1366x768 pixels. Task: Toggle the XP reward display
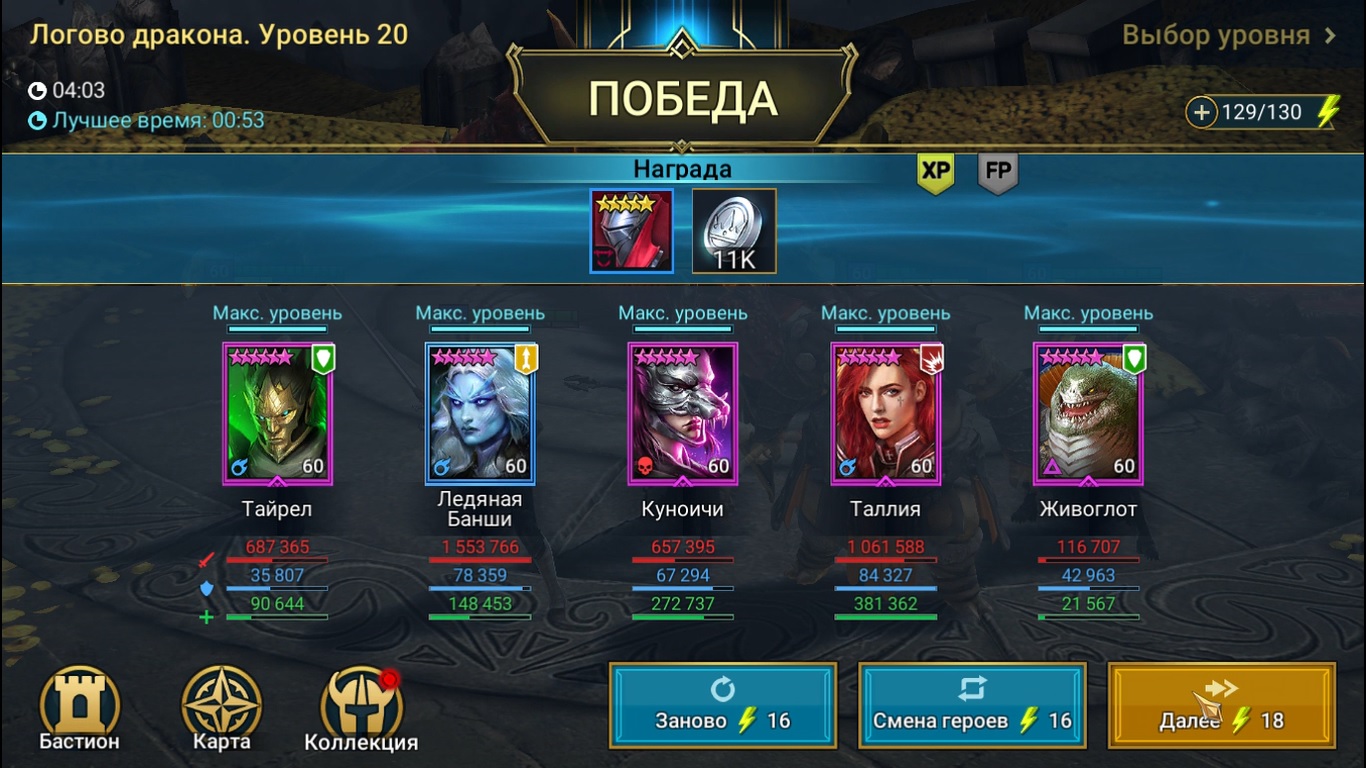[x=935, y=172]
